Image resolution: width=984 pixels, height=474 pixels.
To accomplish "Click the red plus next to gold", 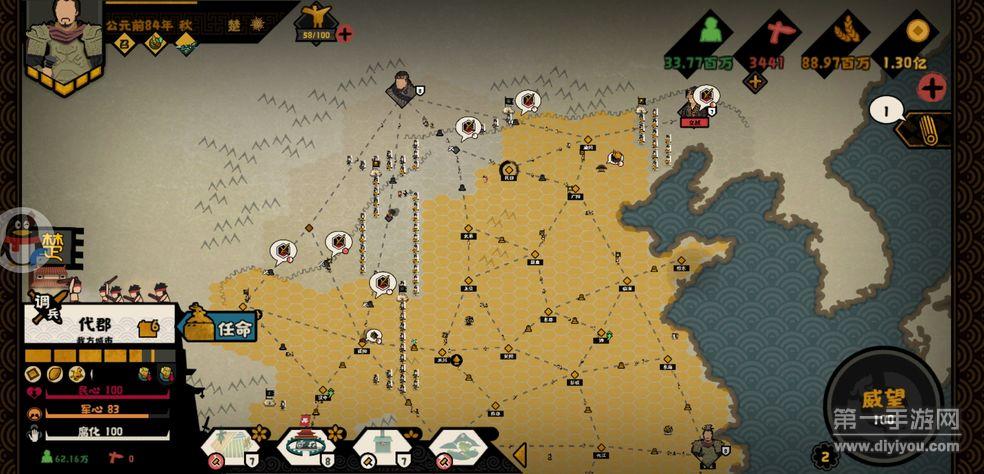I will [932, 87].
